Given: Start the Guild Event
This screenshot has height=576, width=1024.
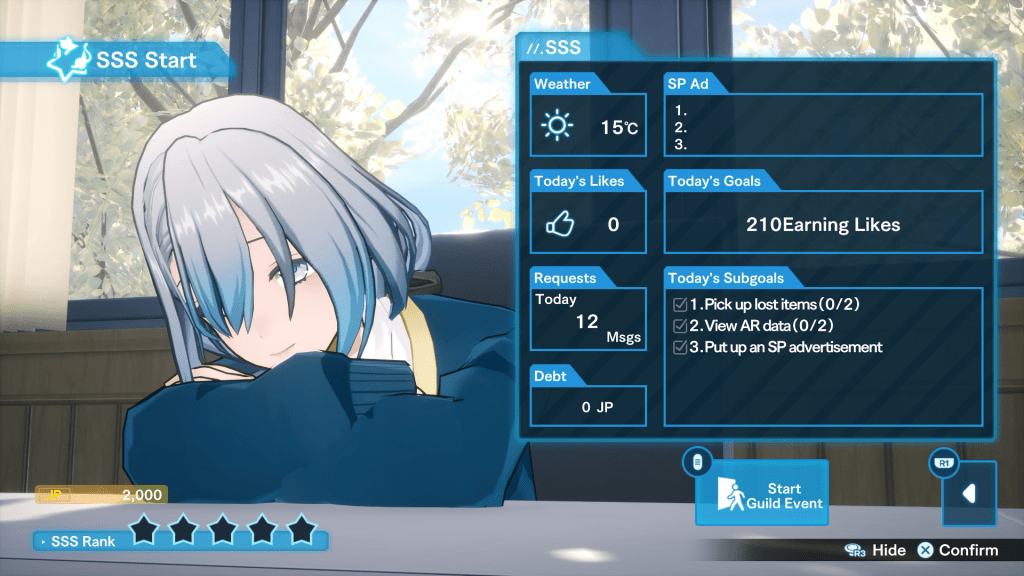Looking at the screenshot, I should (761, 493).
